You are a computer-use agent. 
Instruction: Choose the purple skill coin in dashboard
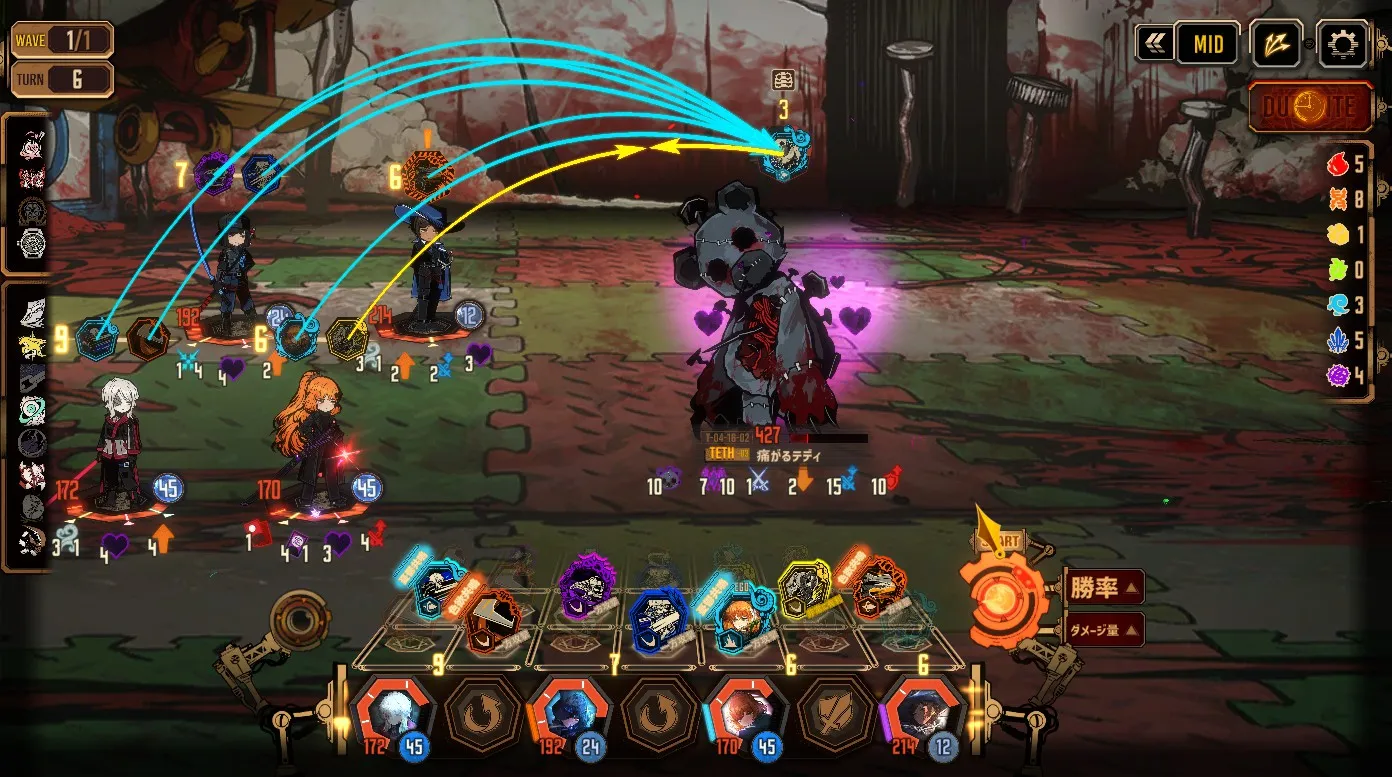(584, 583)
